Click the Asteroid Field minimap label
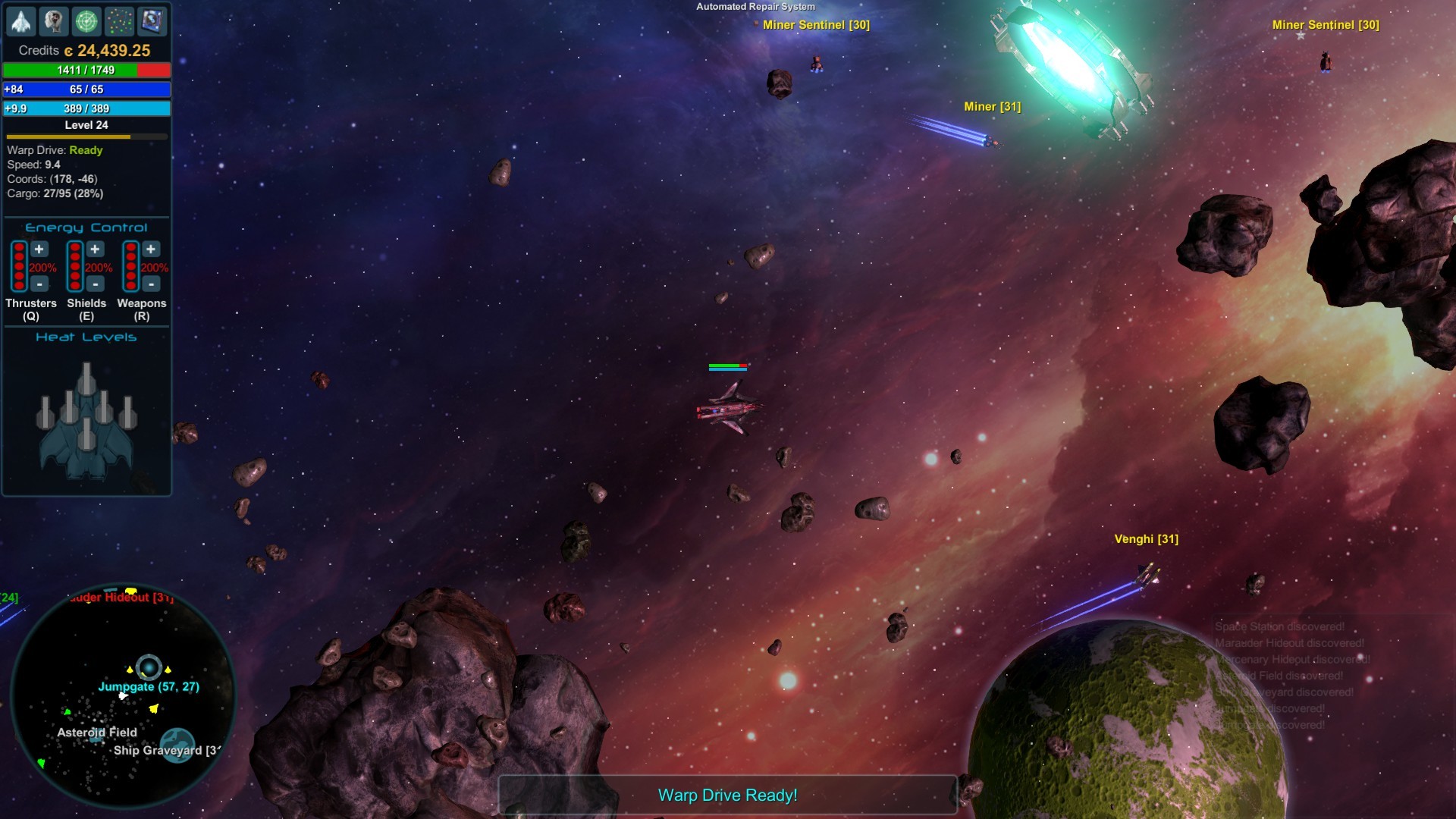This screenshot has height=819, width=1456. [97, 733]
